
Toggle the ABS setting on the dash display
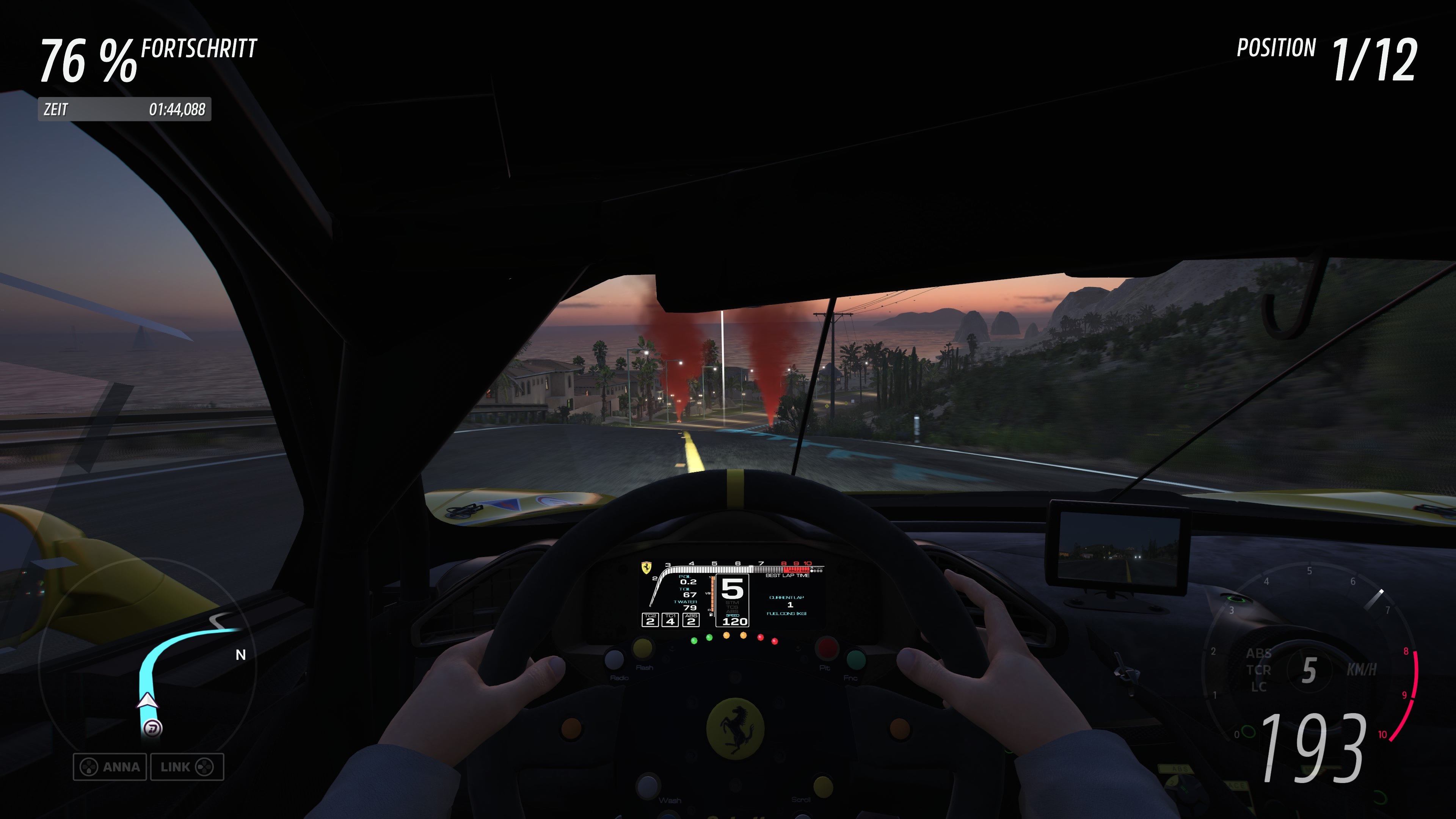(692, 620)
